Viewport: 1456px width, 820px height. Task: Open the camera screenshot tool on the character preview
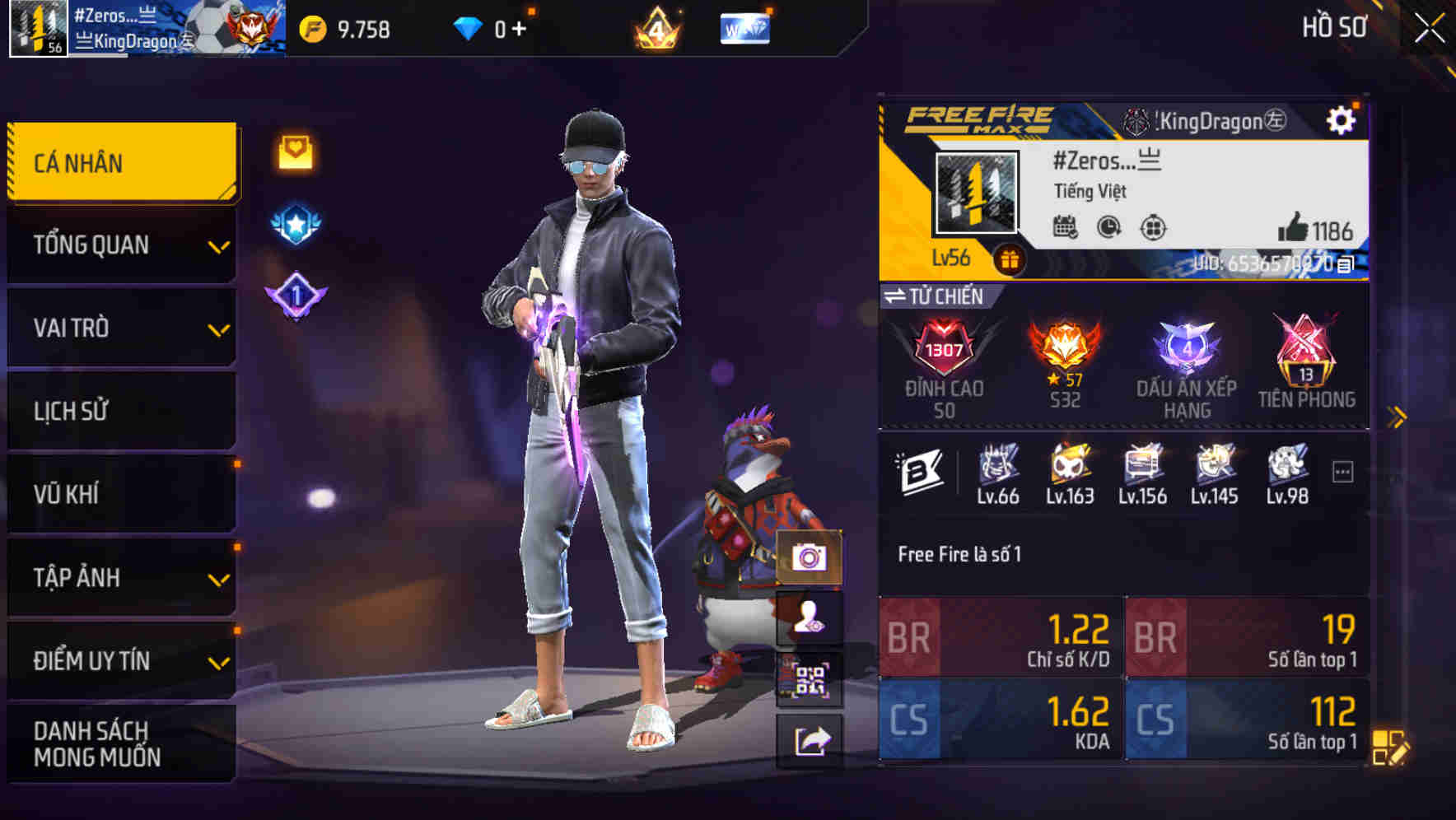click(810, 558)
